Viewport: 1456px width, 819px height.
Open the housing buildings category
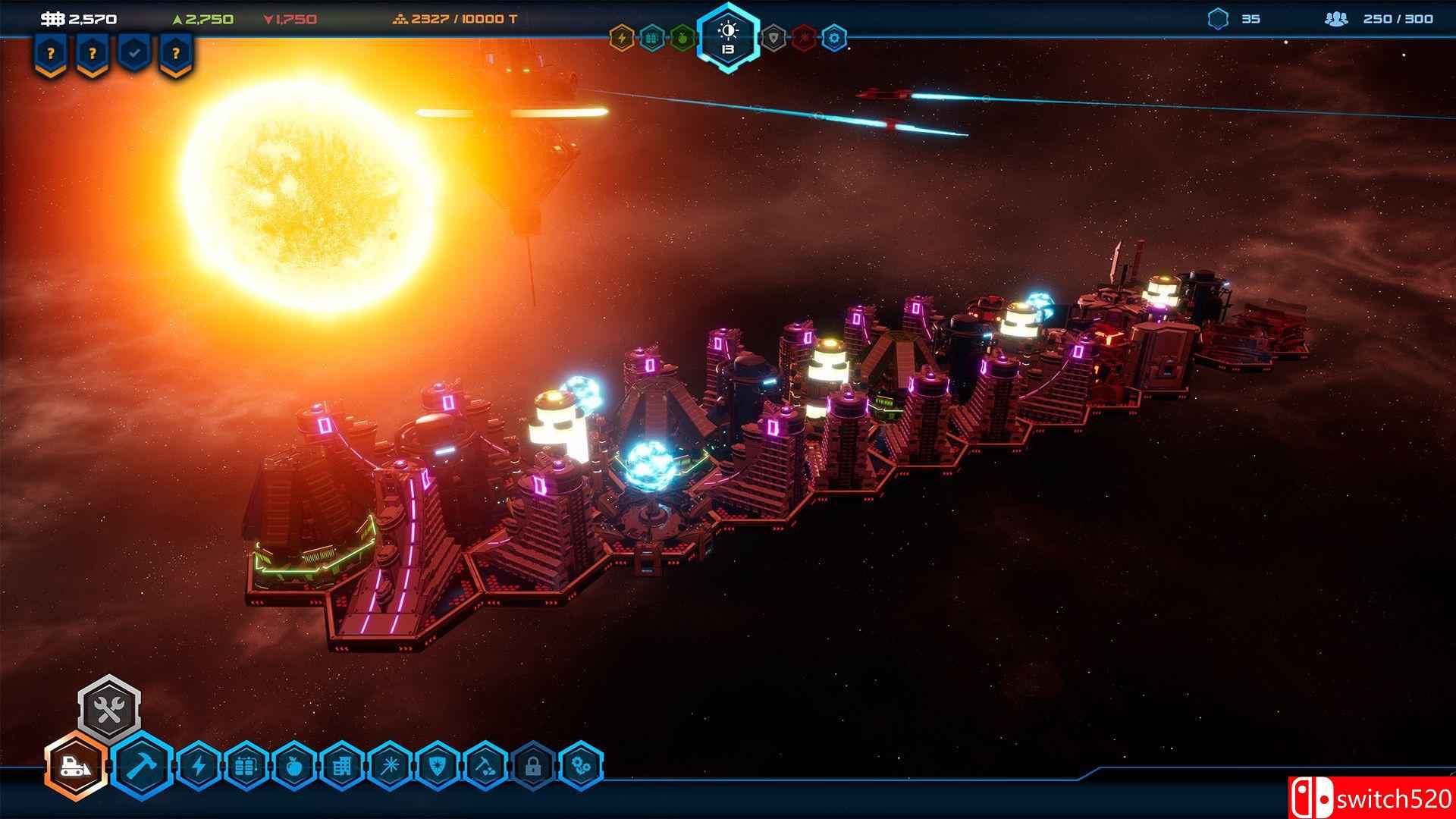pos(343,767)
